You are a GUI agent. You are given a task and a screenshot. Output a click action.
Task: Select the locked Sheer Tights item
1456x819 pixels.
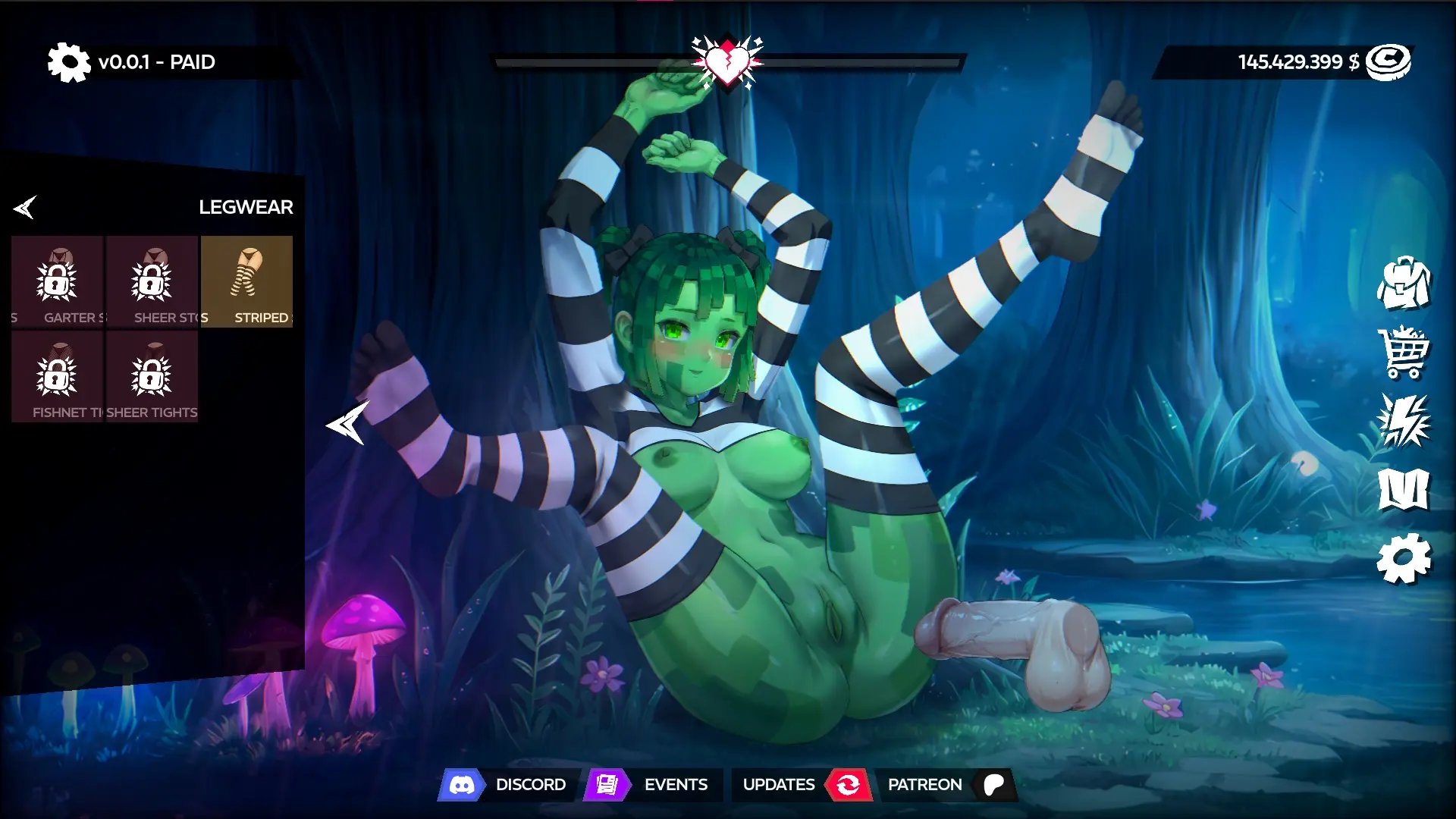[152, 376]
